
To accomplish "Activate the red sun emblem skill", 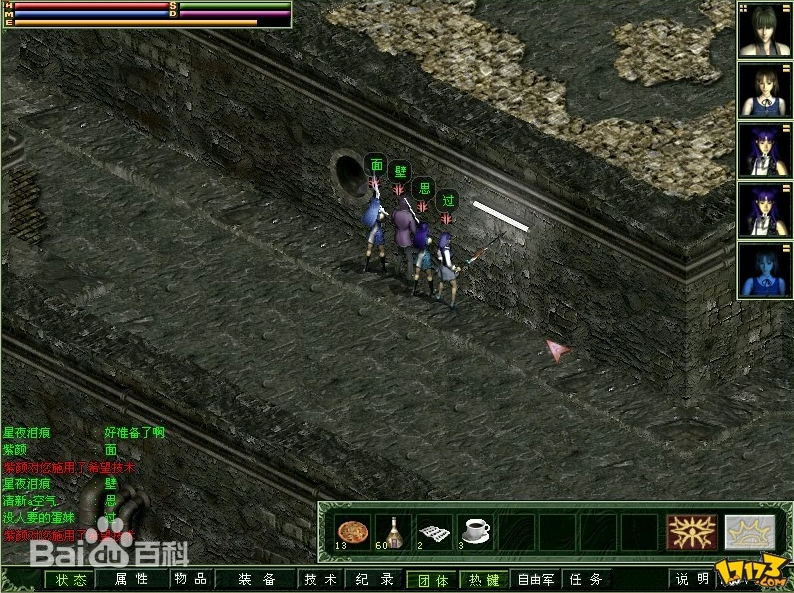I will pos(692,532).
